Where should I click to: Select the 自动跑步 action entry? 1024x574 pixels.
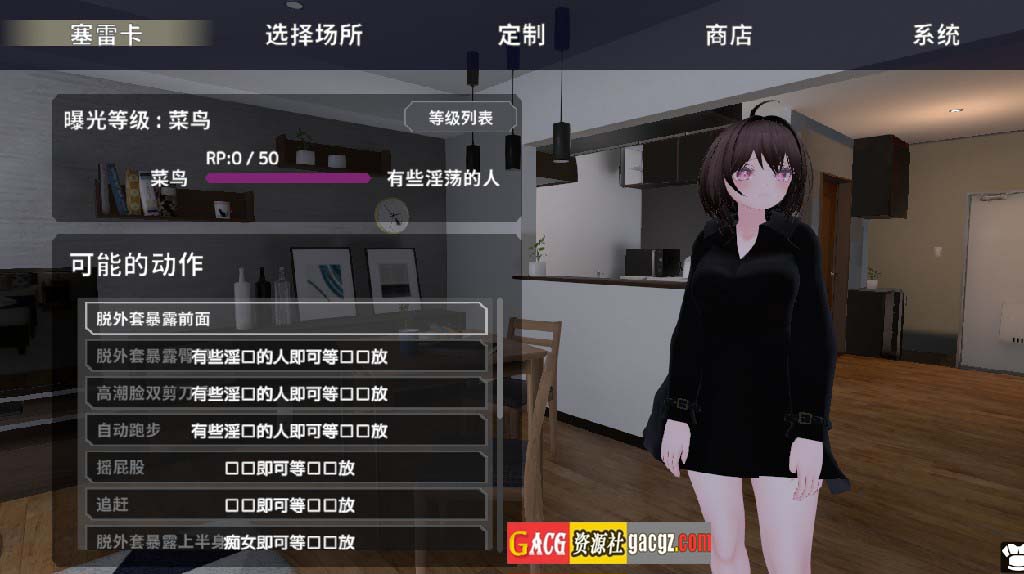(286, 431)
